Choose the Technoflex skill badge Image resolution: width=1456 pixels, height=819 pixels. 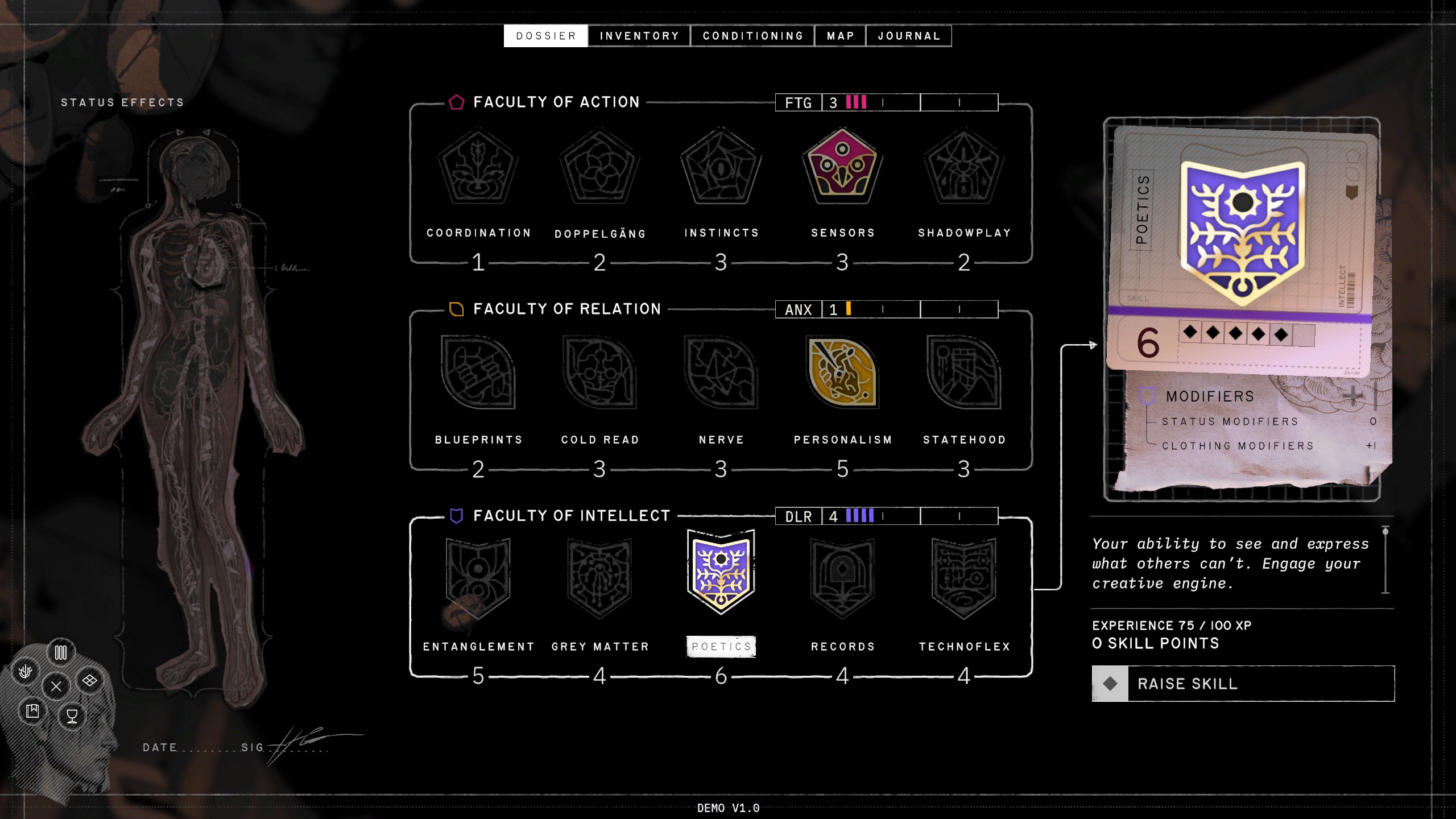[964, 577]
